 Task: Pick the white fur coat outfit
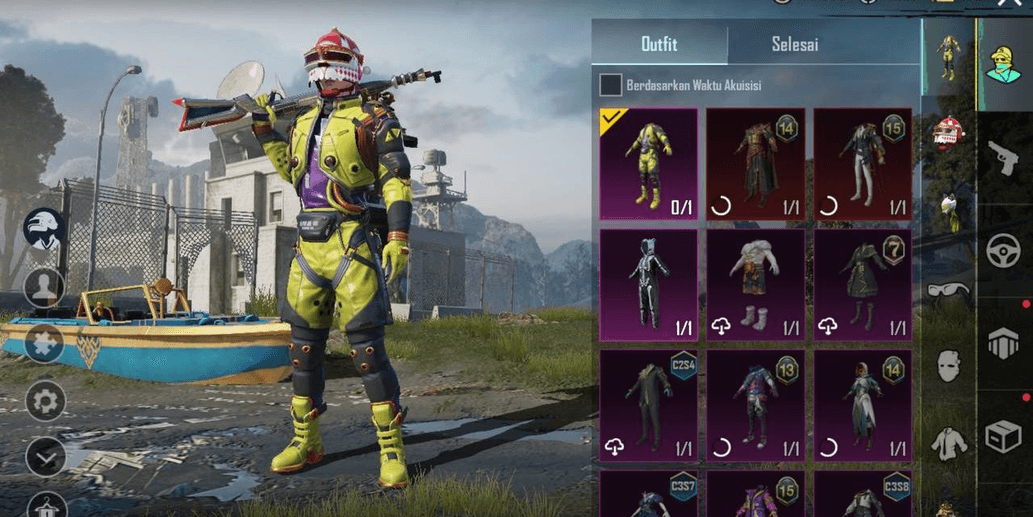click(755, 285)
